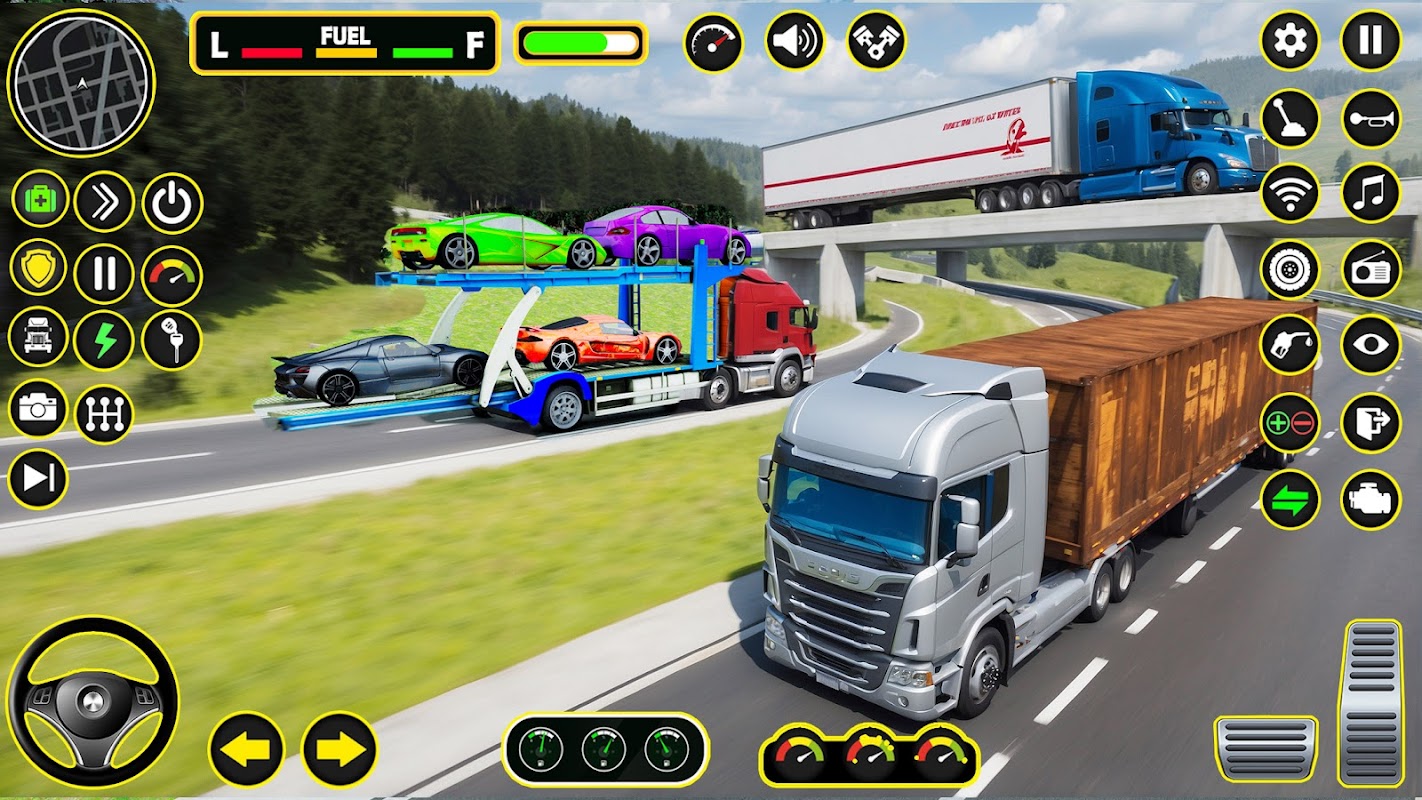
Task: Open the radio icon
Action: tap(1371, 269)
